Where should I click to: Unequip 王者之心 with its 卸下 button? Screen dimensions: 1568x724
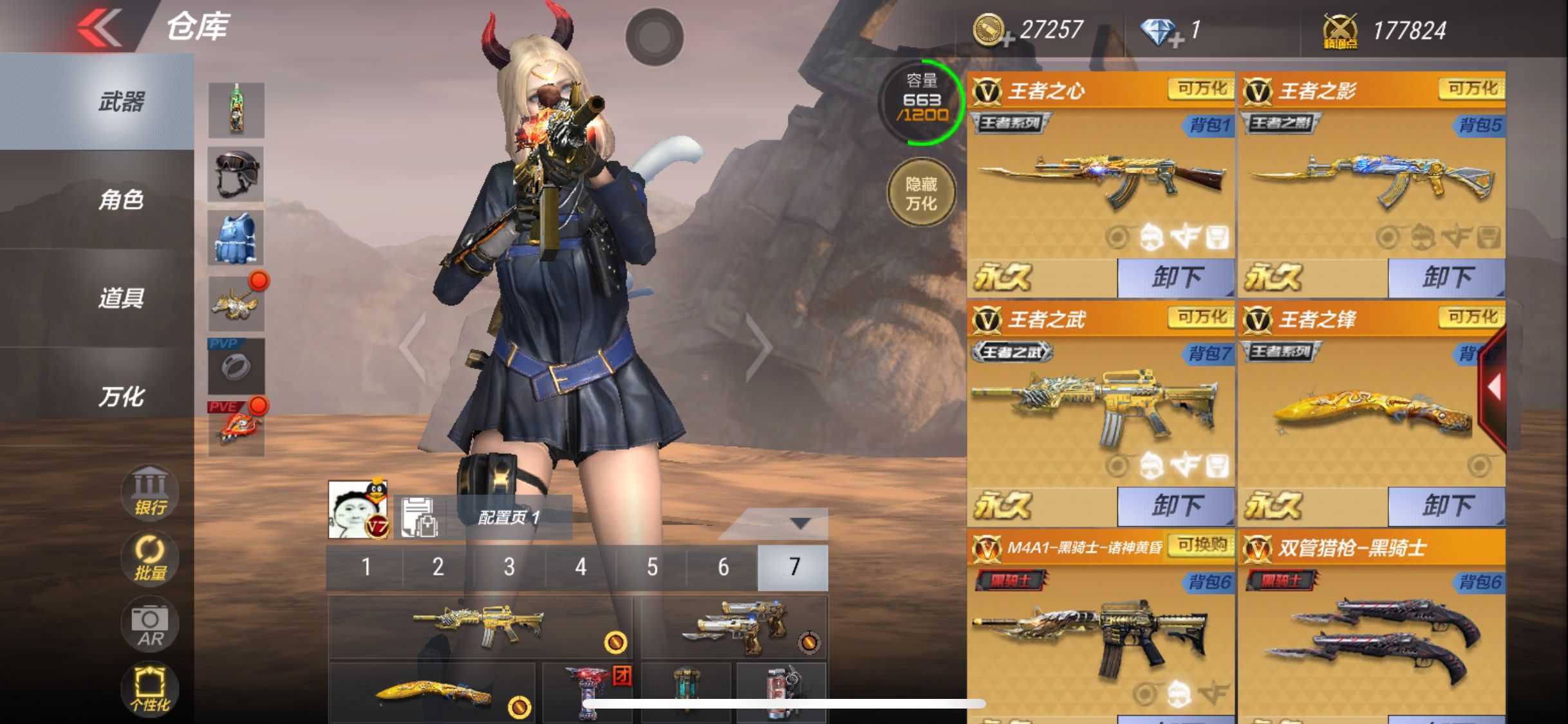click(x=1175, y=278)
